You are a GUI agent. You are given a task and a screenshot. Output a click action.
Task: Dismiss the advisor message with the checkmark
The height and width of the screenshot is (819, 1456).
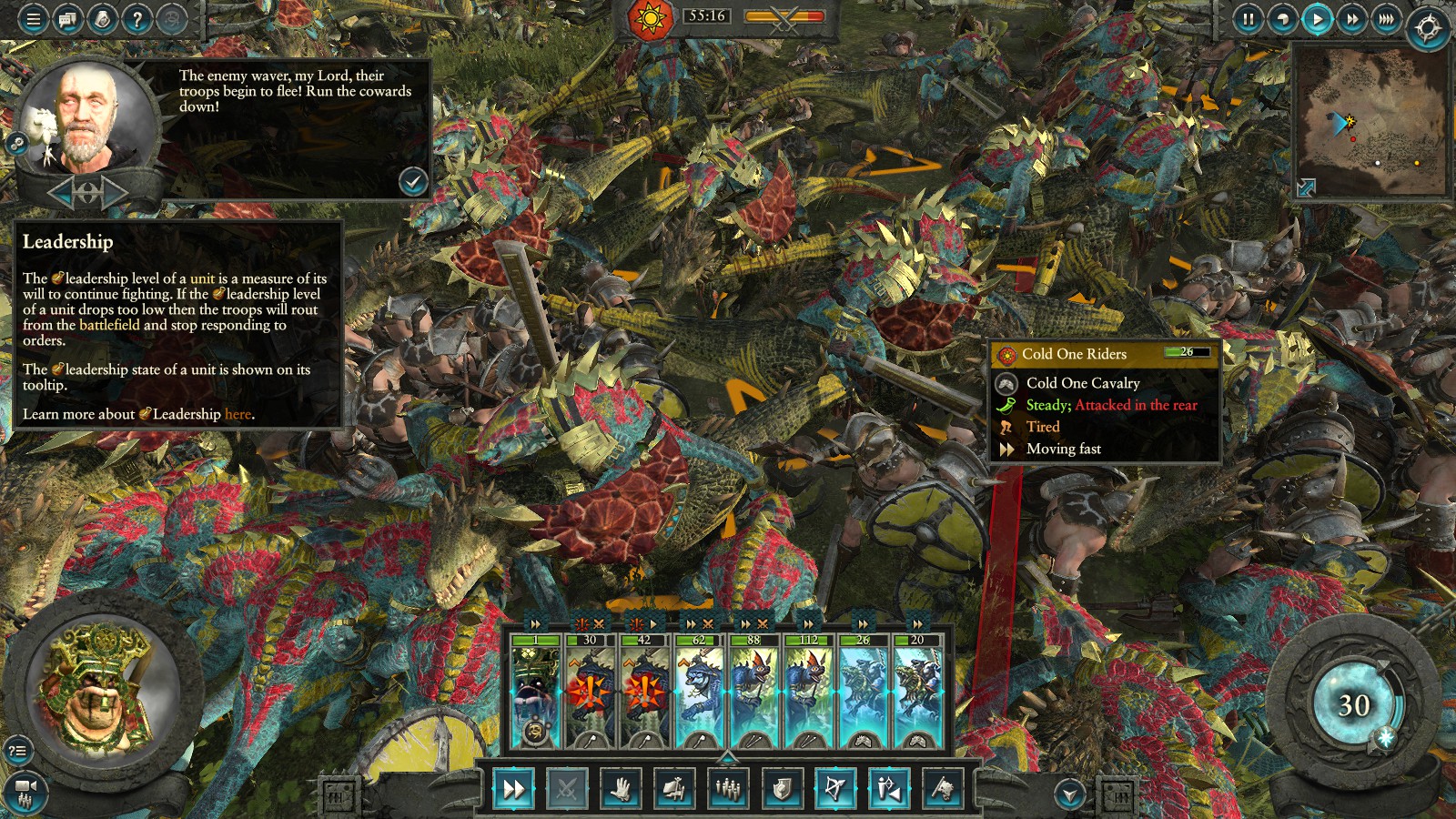click(x=413, y=182)
